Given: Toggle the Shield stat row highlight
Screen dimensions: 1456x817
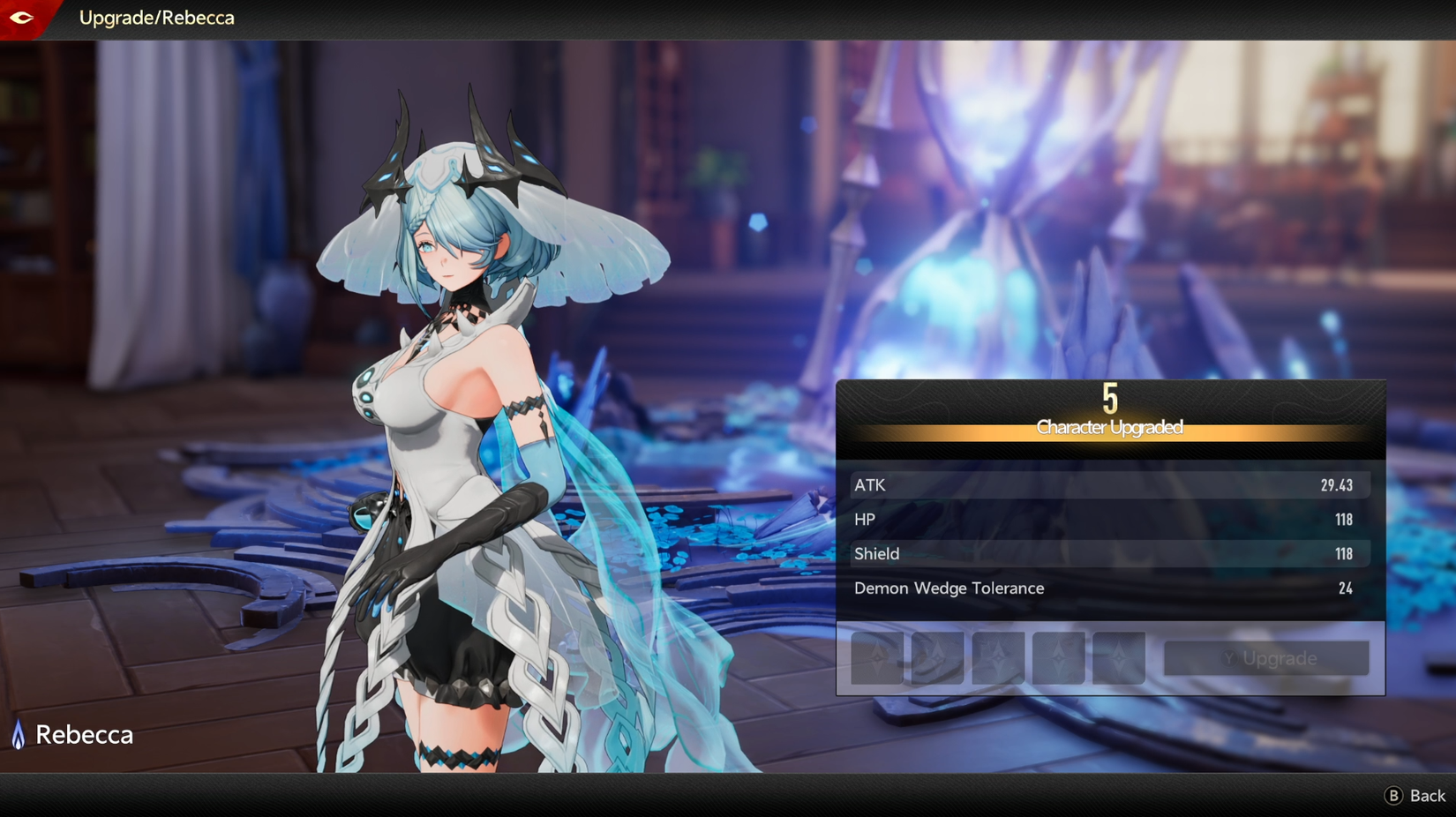Looking at the screenshot, I should coord(1107,554).
